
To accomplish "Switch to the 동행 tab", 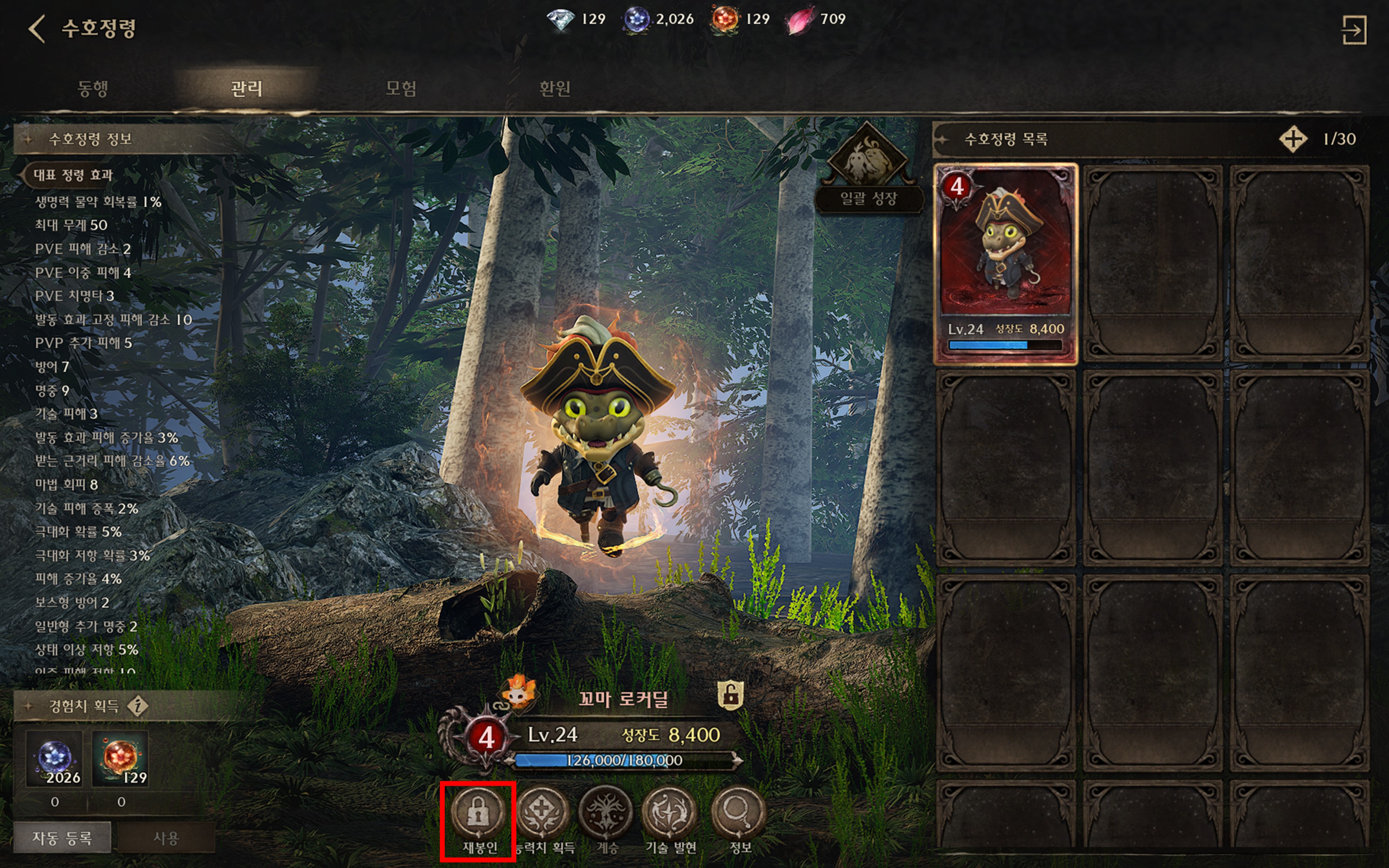I will click(x=92, y=88).
